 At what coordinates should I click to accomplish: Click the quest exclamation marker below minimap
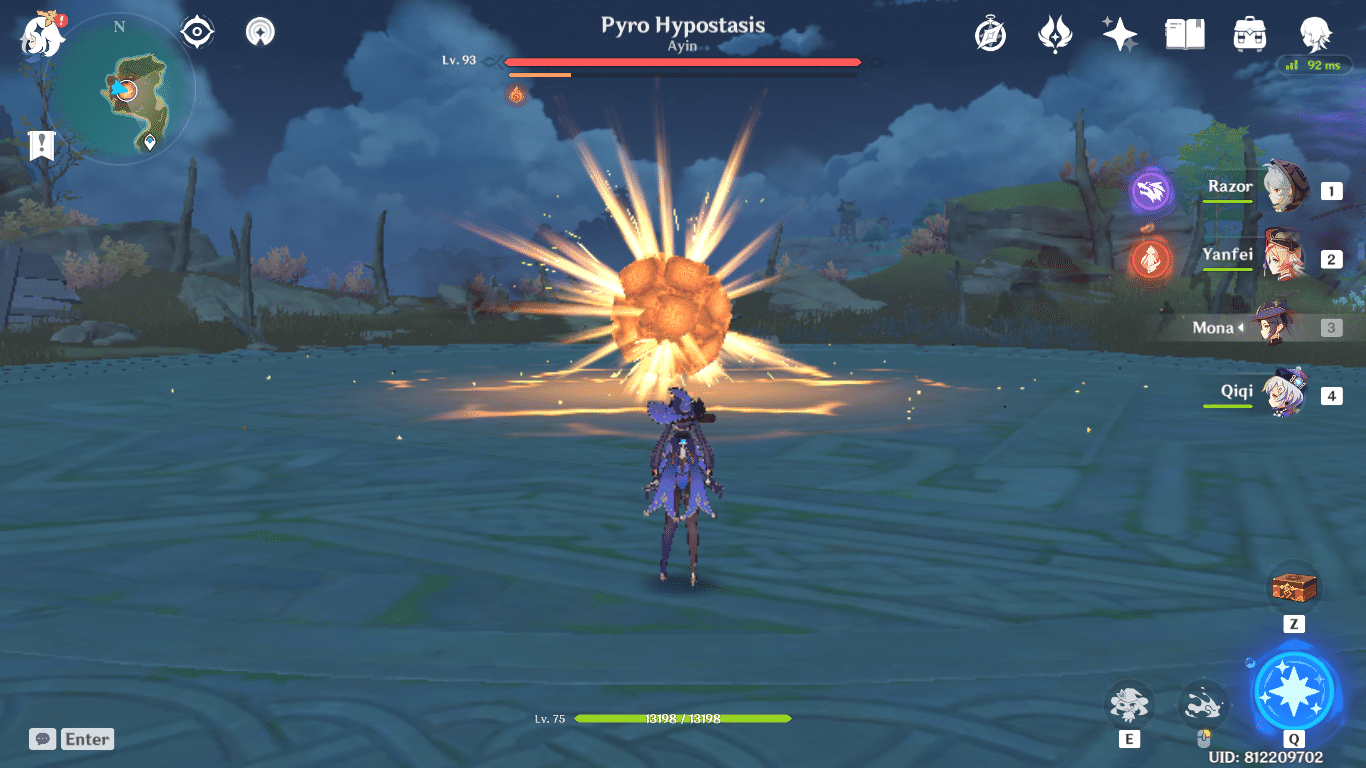click(40, 146)
